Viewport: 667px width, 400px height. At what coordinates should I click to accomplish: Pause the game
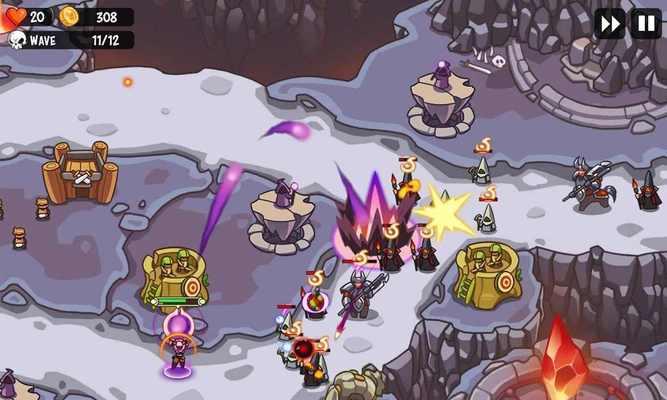(645, 23)
